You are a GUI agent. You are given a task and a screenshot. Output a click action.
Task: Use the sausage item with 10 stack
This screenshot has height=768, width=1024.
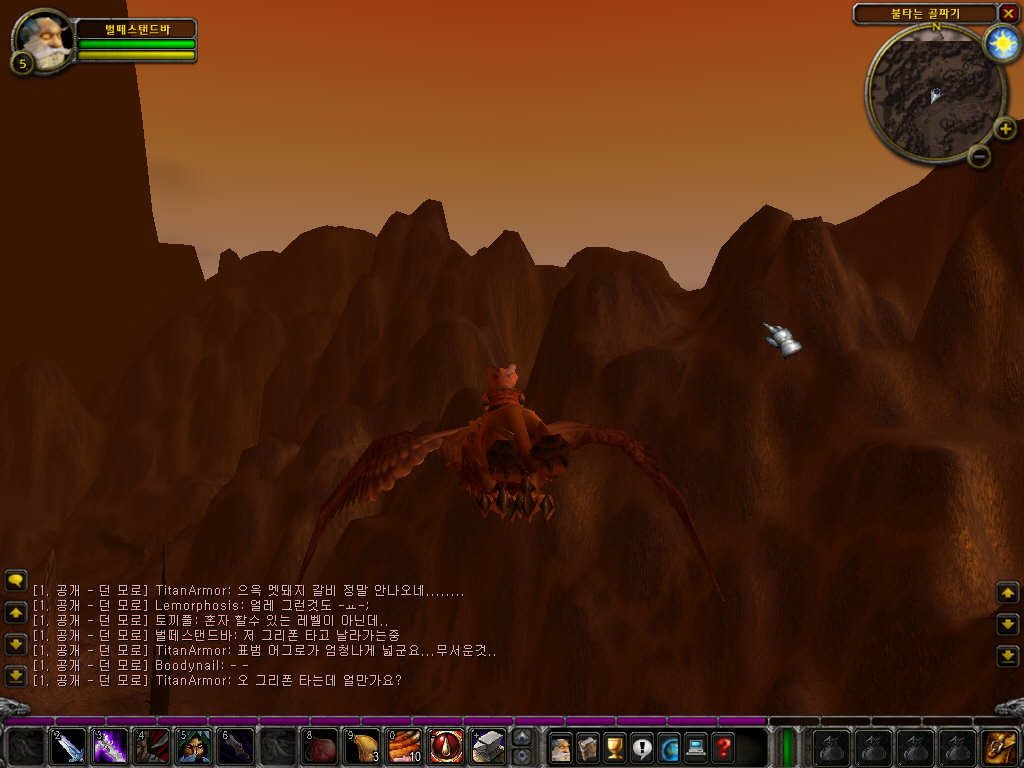click(404, 747)
